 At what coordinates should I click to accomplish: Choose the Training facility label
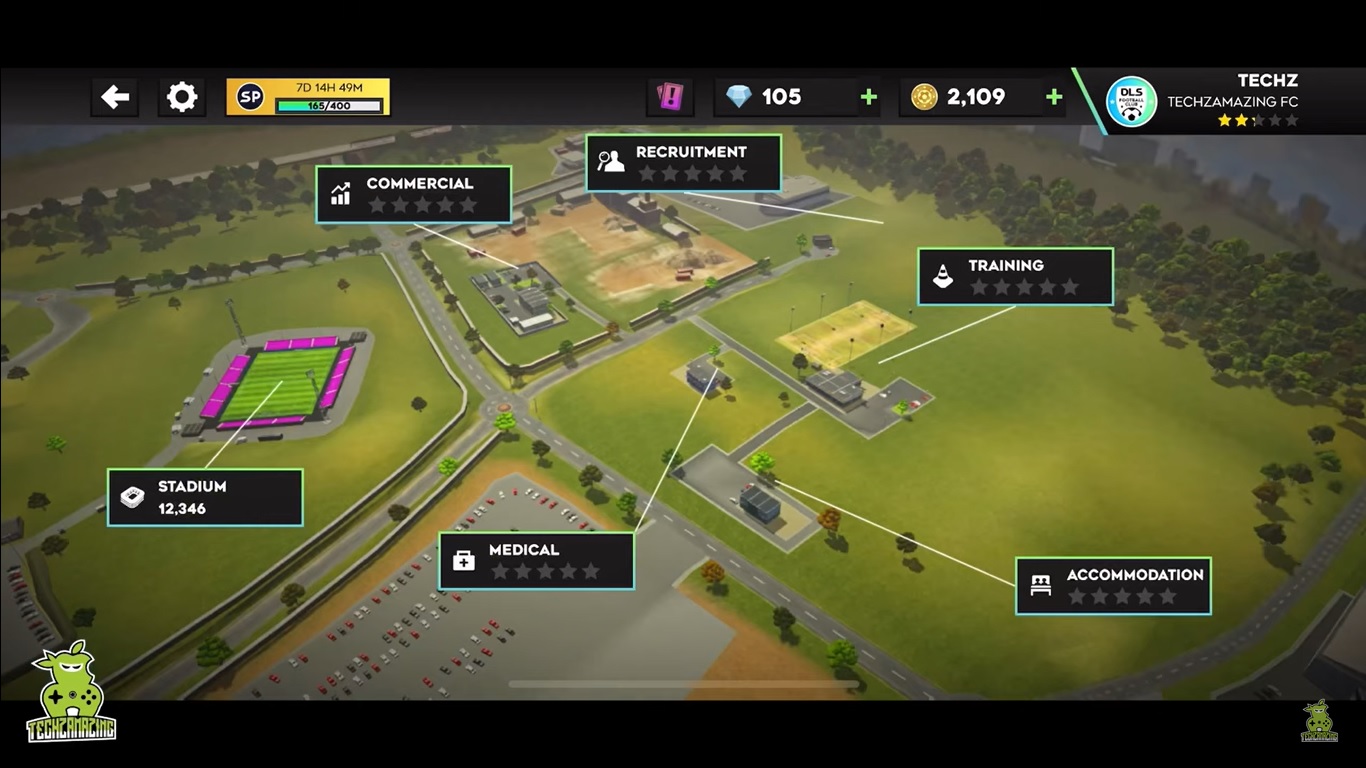click(x=1015, y=276)
